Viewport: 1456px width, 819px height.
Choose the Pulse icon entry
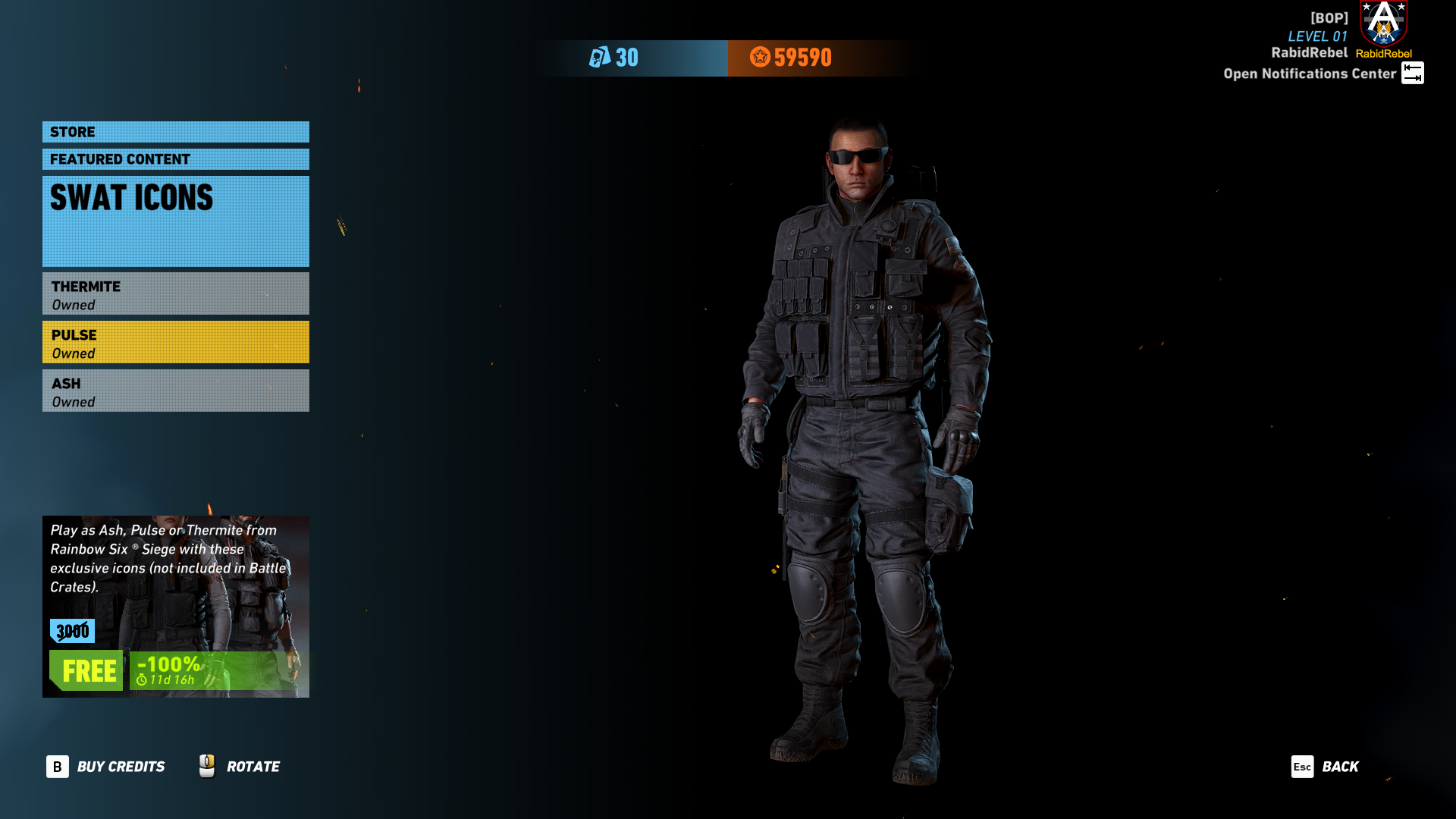point(175,343)
